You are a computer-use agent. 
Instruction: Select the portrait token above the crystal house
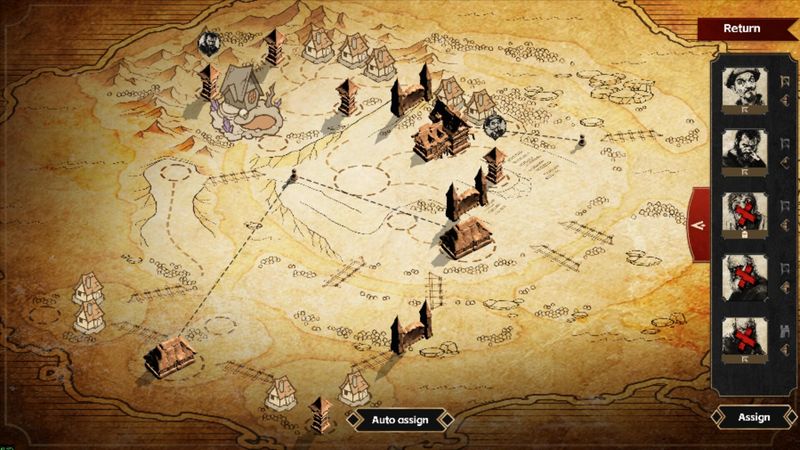click(x=210, y=42)
